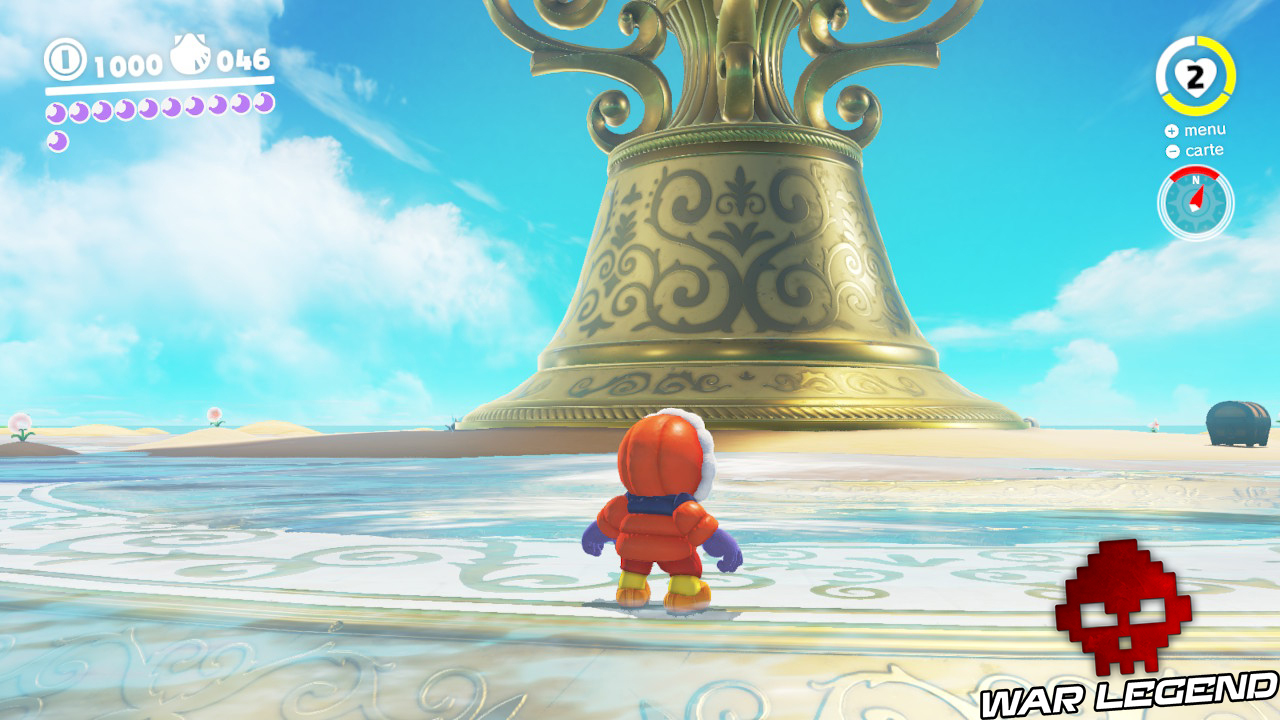Expand the menu option in the corner
Screen dimensions: 1280x720
[1205, 129]
